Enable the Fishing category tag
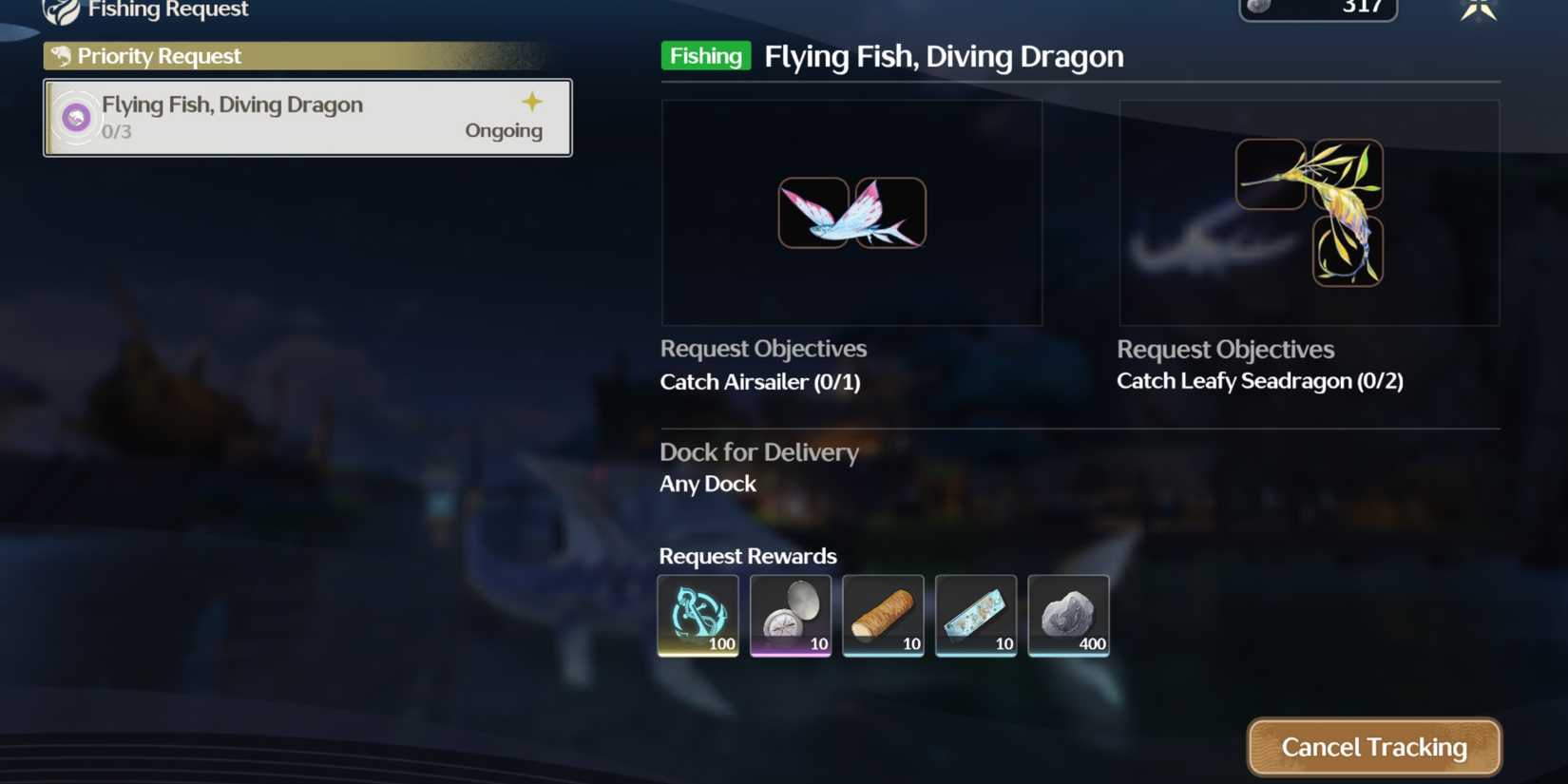 705,56
